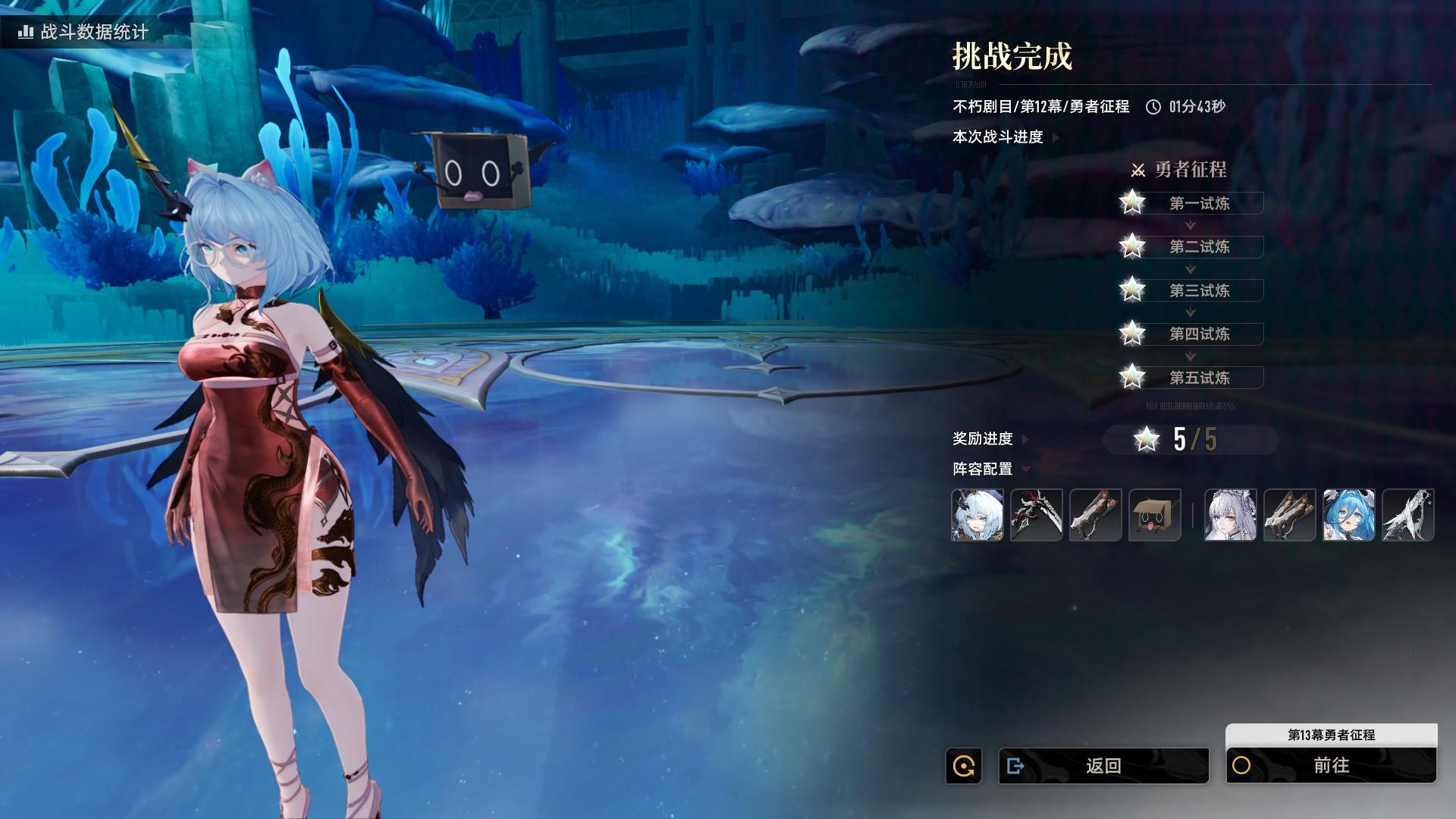
Task: Expand the 本次战斗进度 battle progress section
Action: pos(1004,137)
